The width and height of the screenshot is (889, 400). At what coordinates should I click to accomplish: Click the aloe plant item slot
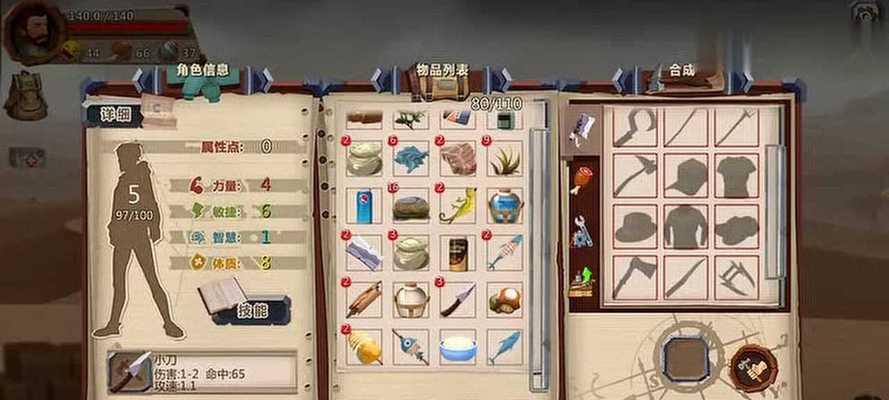click(x=505, y=158)
